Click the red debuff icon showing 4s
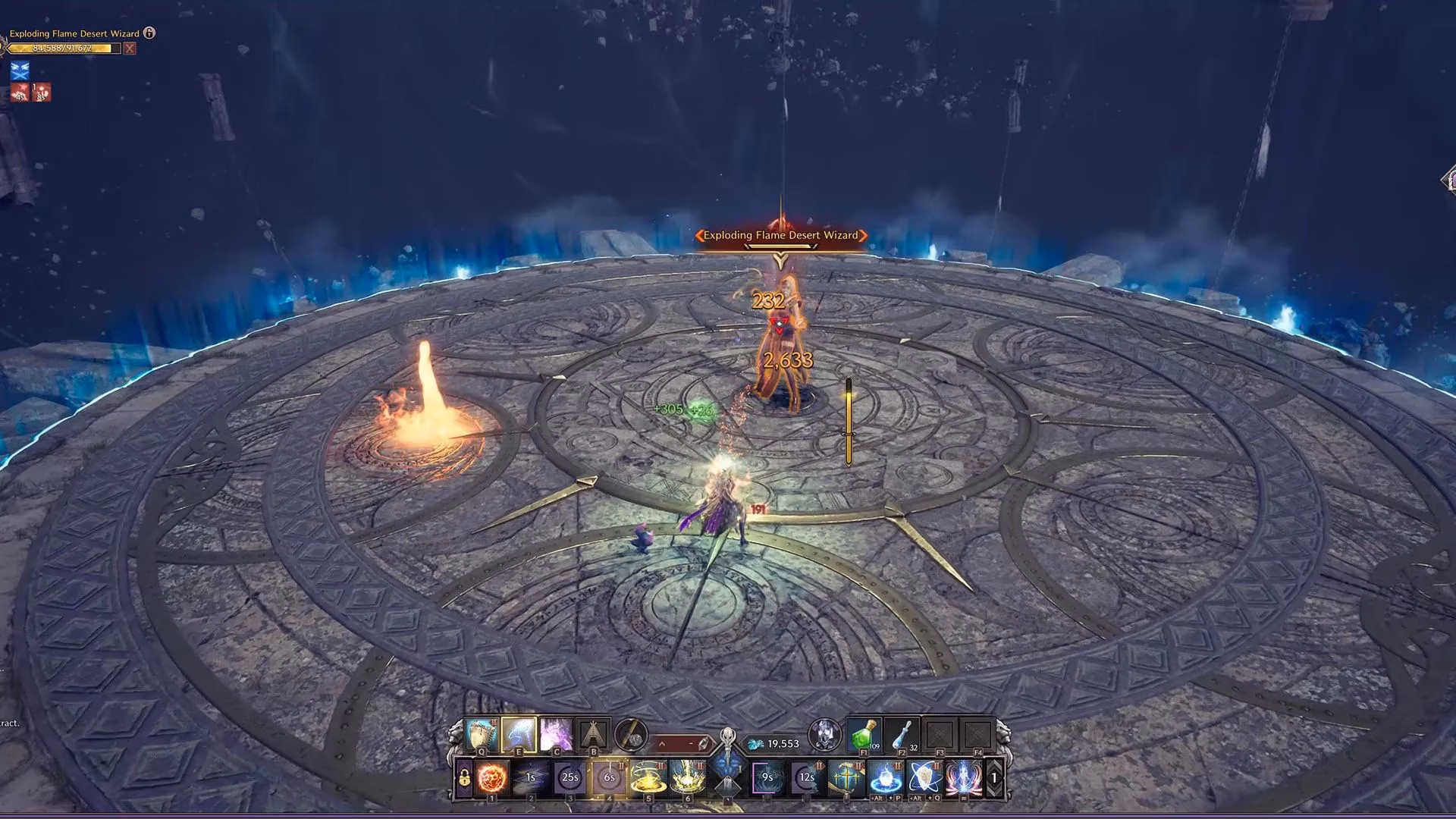Viewport: 1456px width, 819px height. [x=20, y=93]
